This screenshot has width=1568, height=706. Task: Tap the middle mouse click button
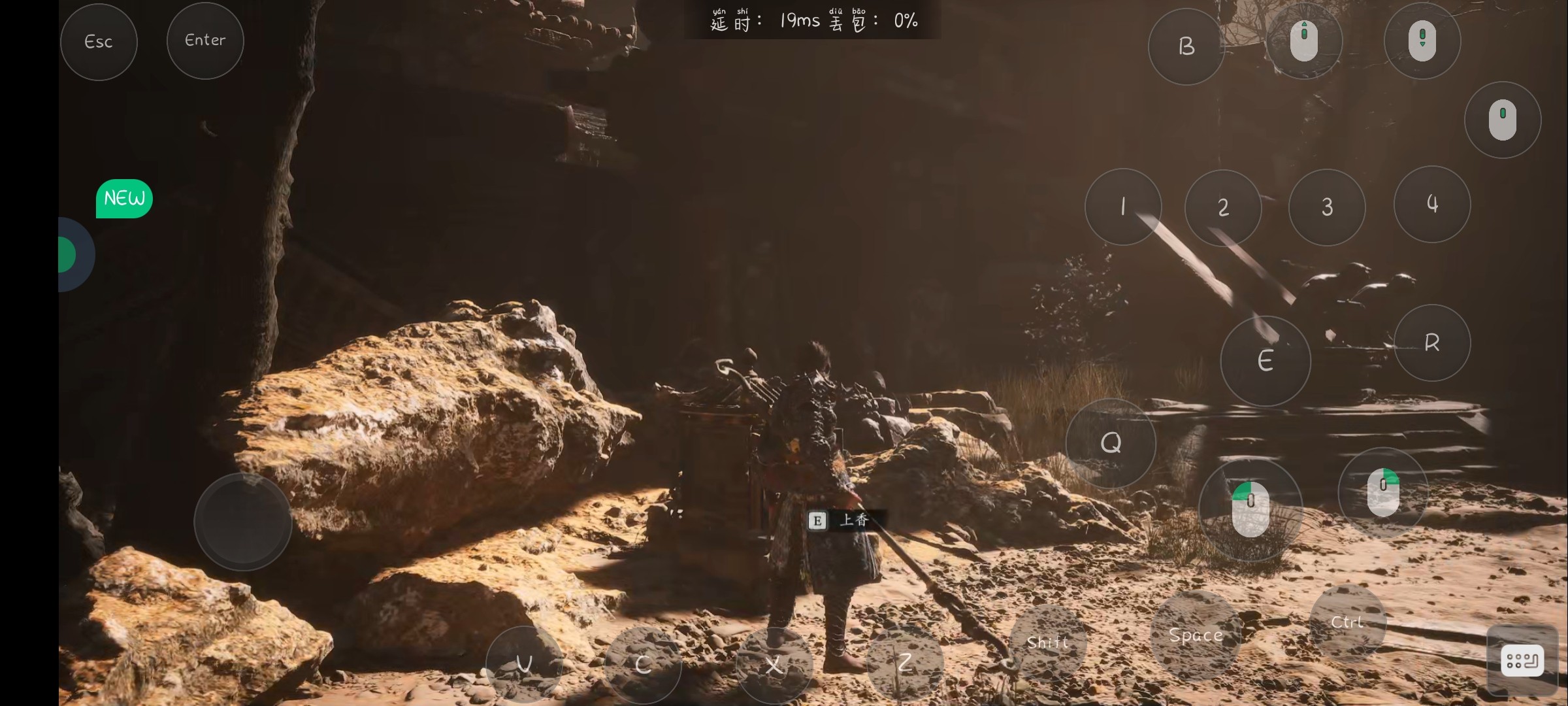tap(1503, 120)
